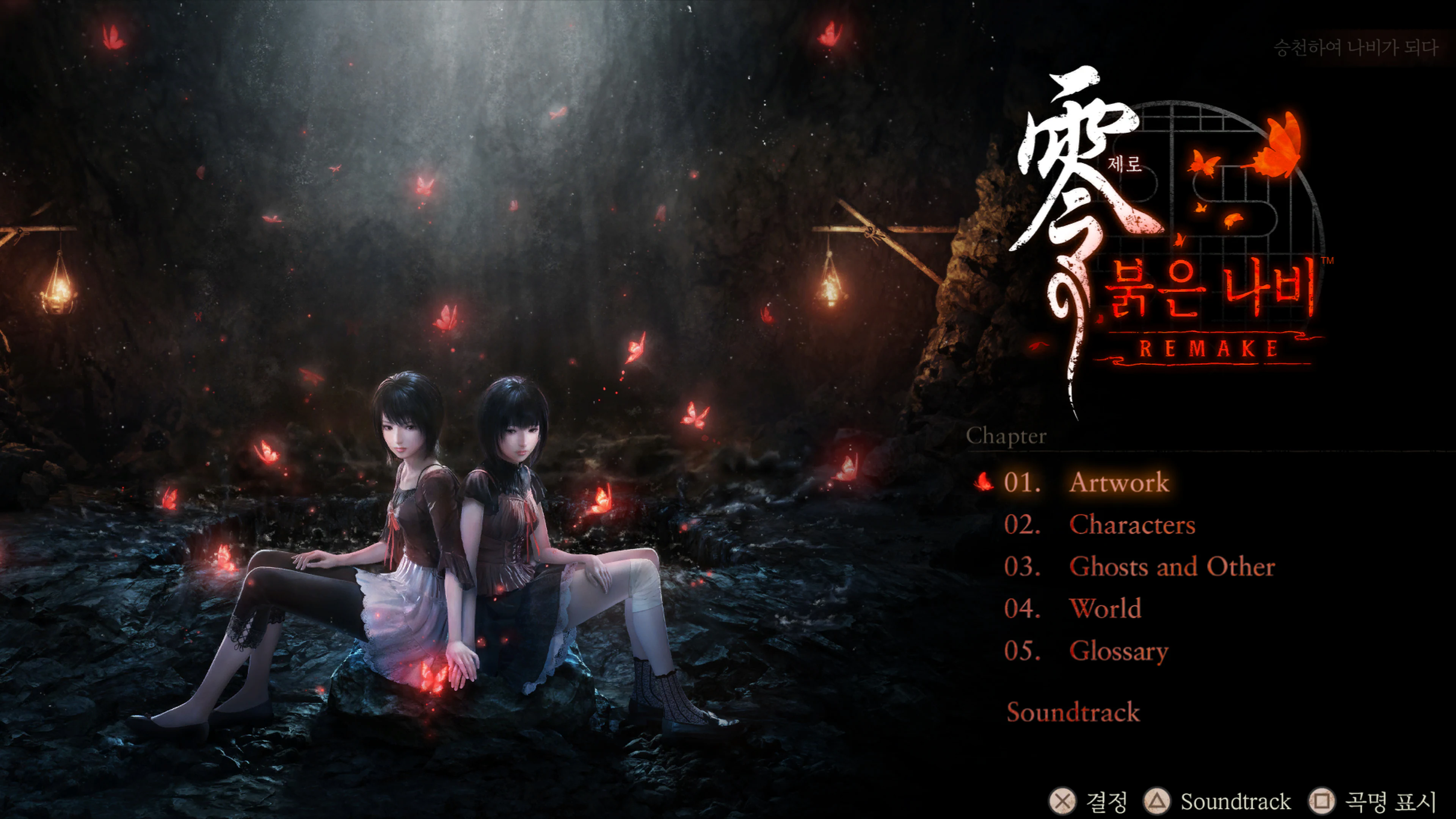Open chapter 03 Ghosts and Other
This screenshot has width=1456, height=819.
[x=1172, y=568]
